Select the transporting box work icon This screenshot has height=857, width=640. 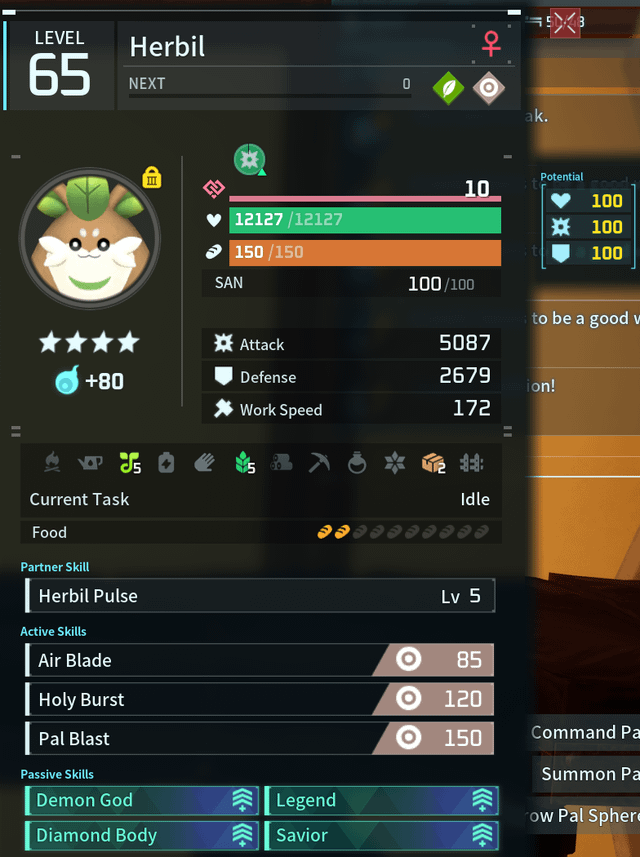[x=433, y=462]
